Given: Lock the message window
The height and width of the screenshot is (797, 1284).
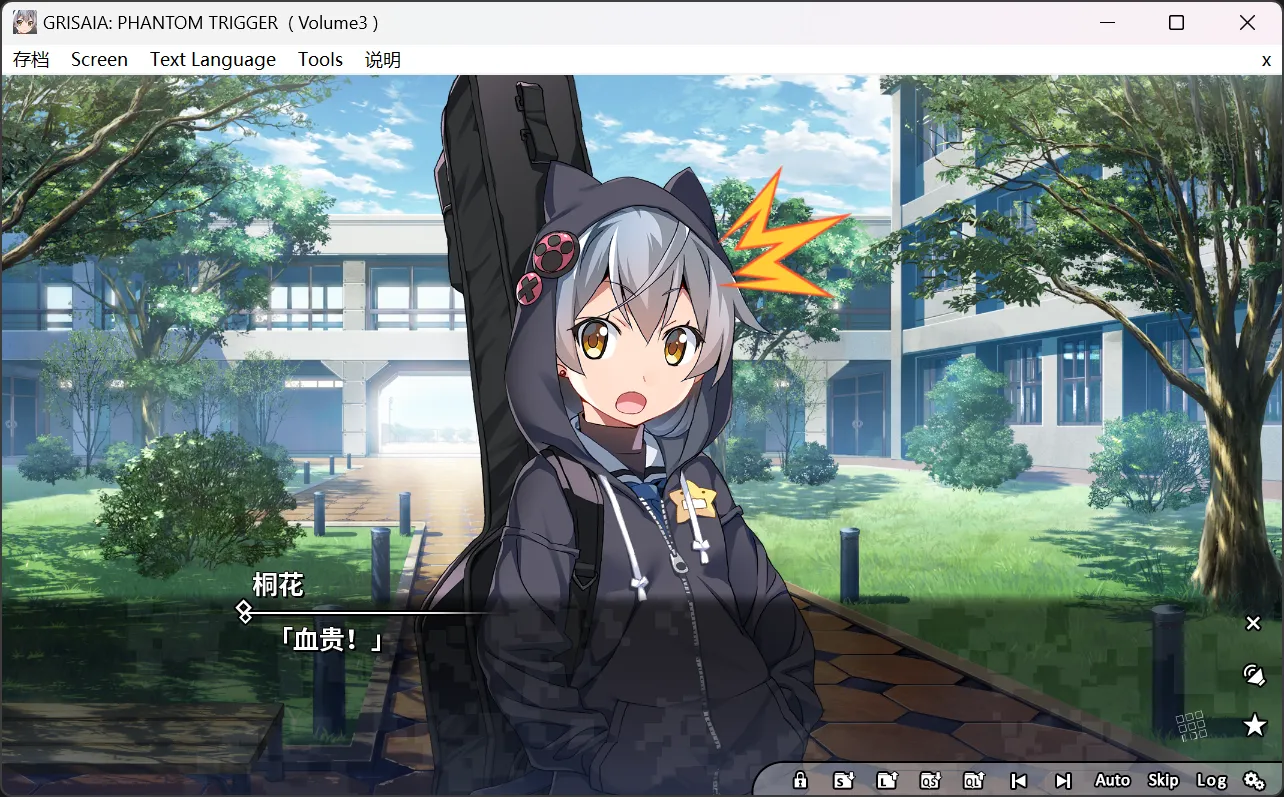Looking at the screenshot, I should pyautogui.click(x=800, y=780).
